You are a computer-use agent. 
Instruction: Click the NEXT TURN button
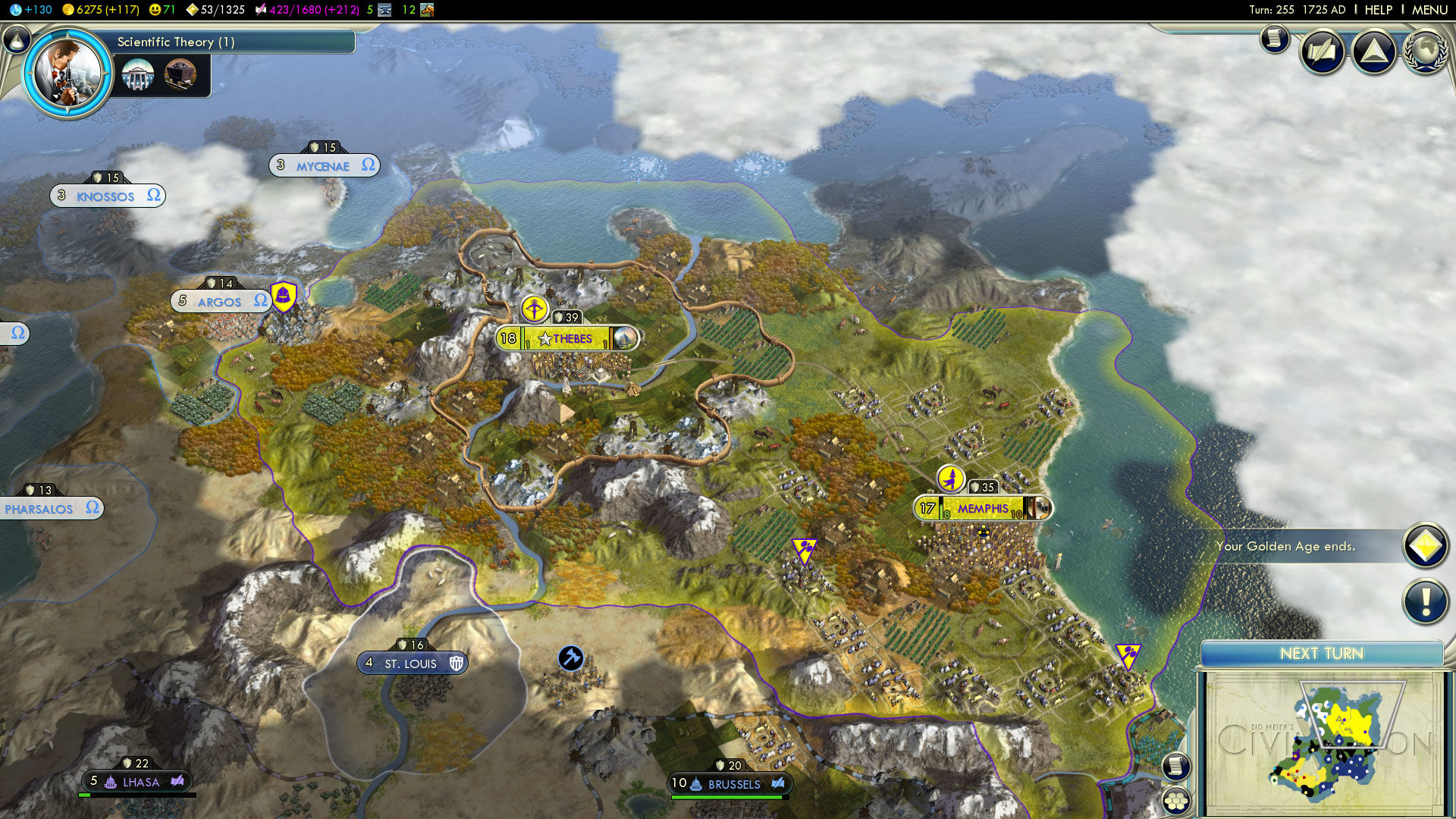[1321, 654]
